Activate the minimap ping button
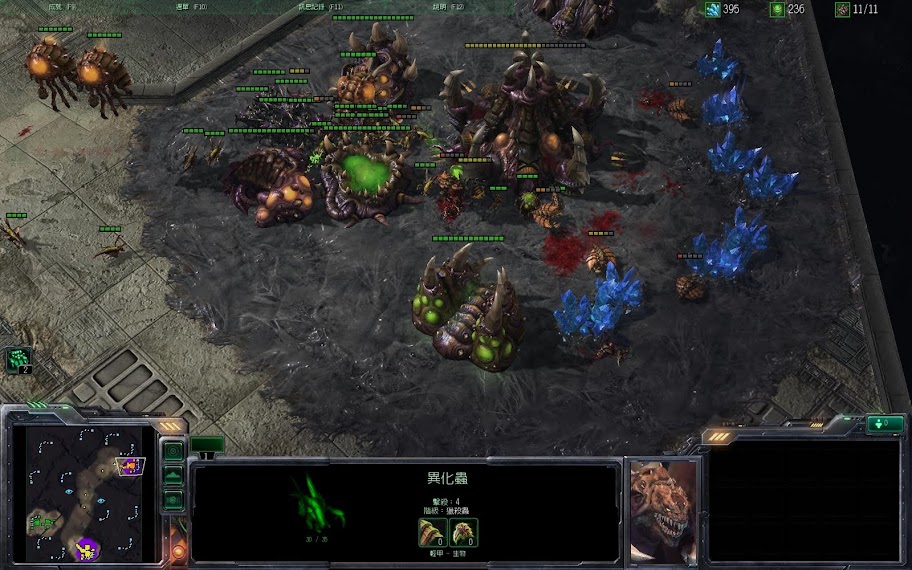 (173, 452)
